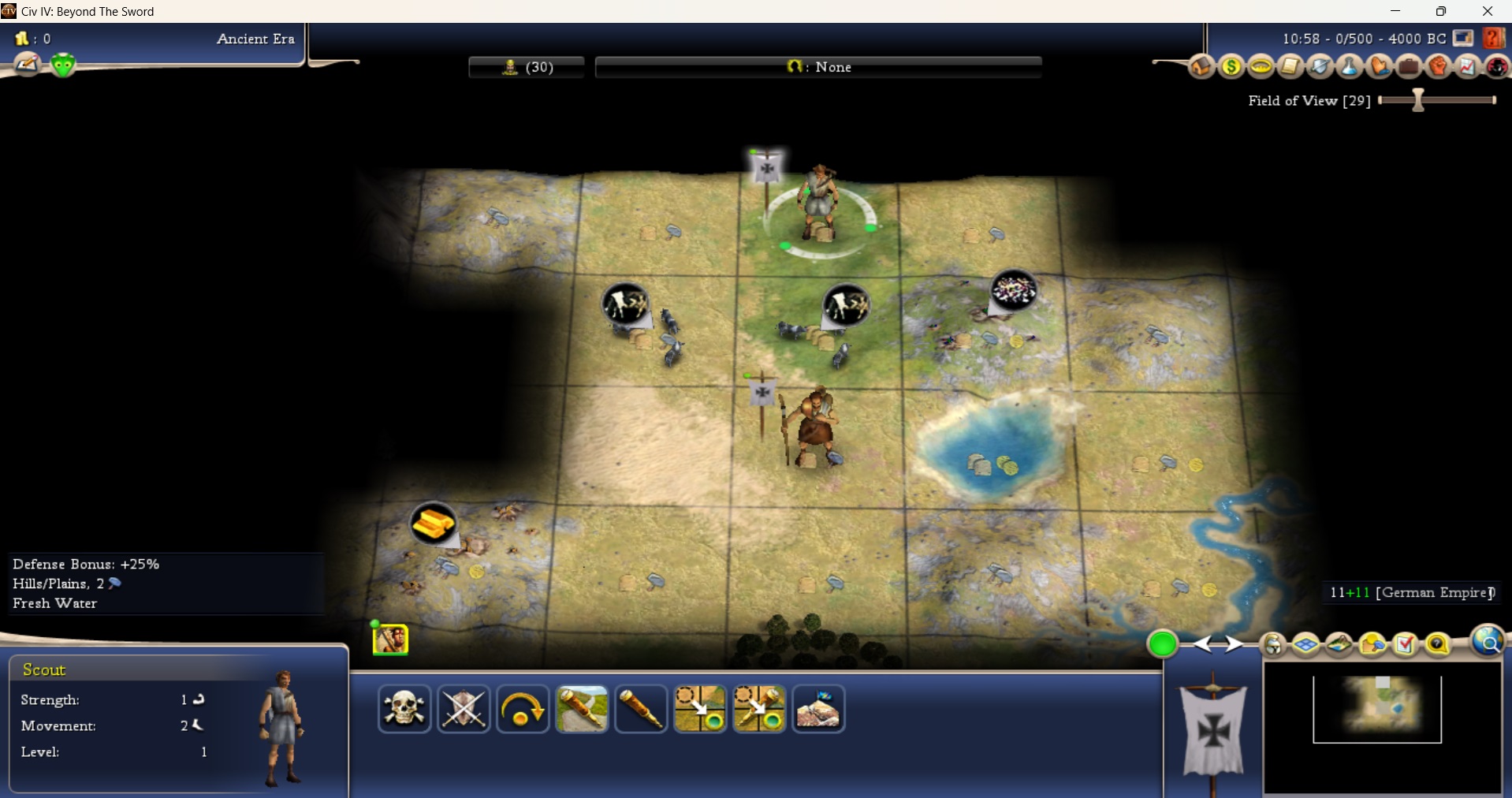Toggle the blue grid tiles display
Screen dimensions: 1512x798
(1306, 645)
